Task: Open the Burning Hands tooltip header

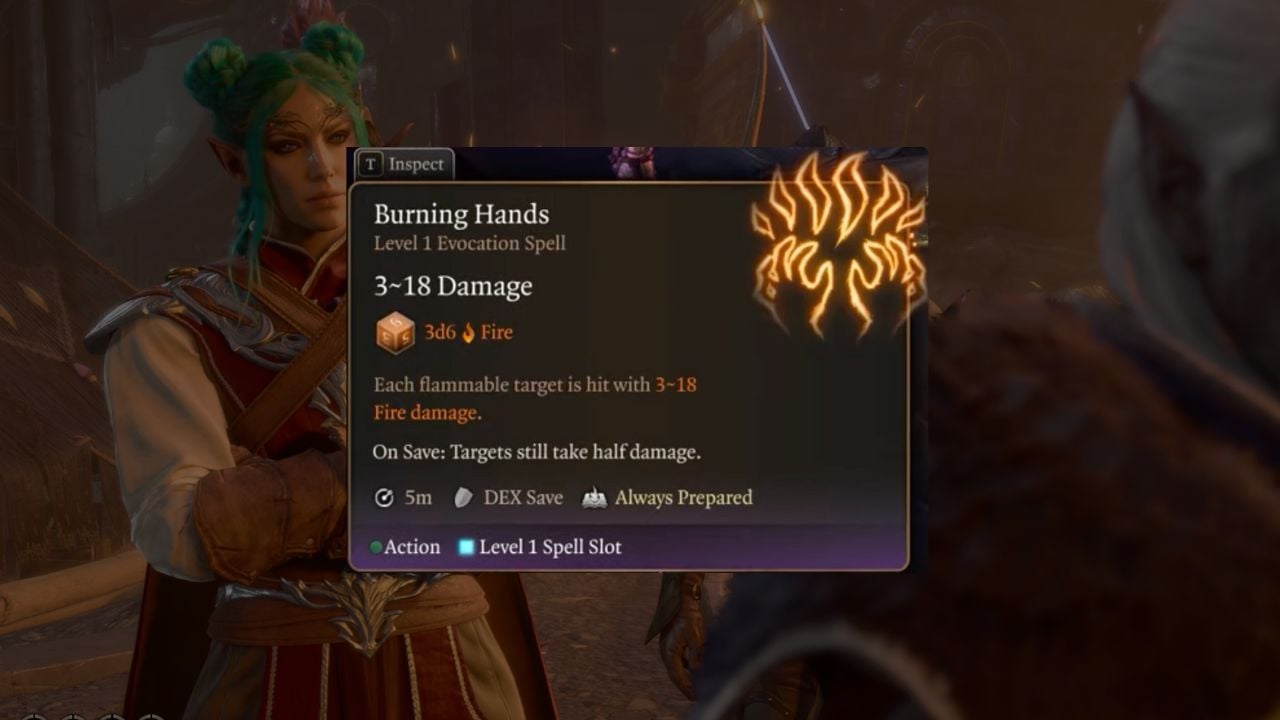Action: [461, 214]
